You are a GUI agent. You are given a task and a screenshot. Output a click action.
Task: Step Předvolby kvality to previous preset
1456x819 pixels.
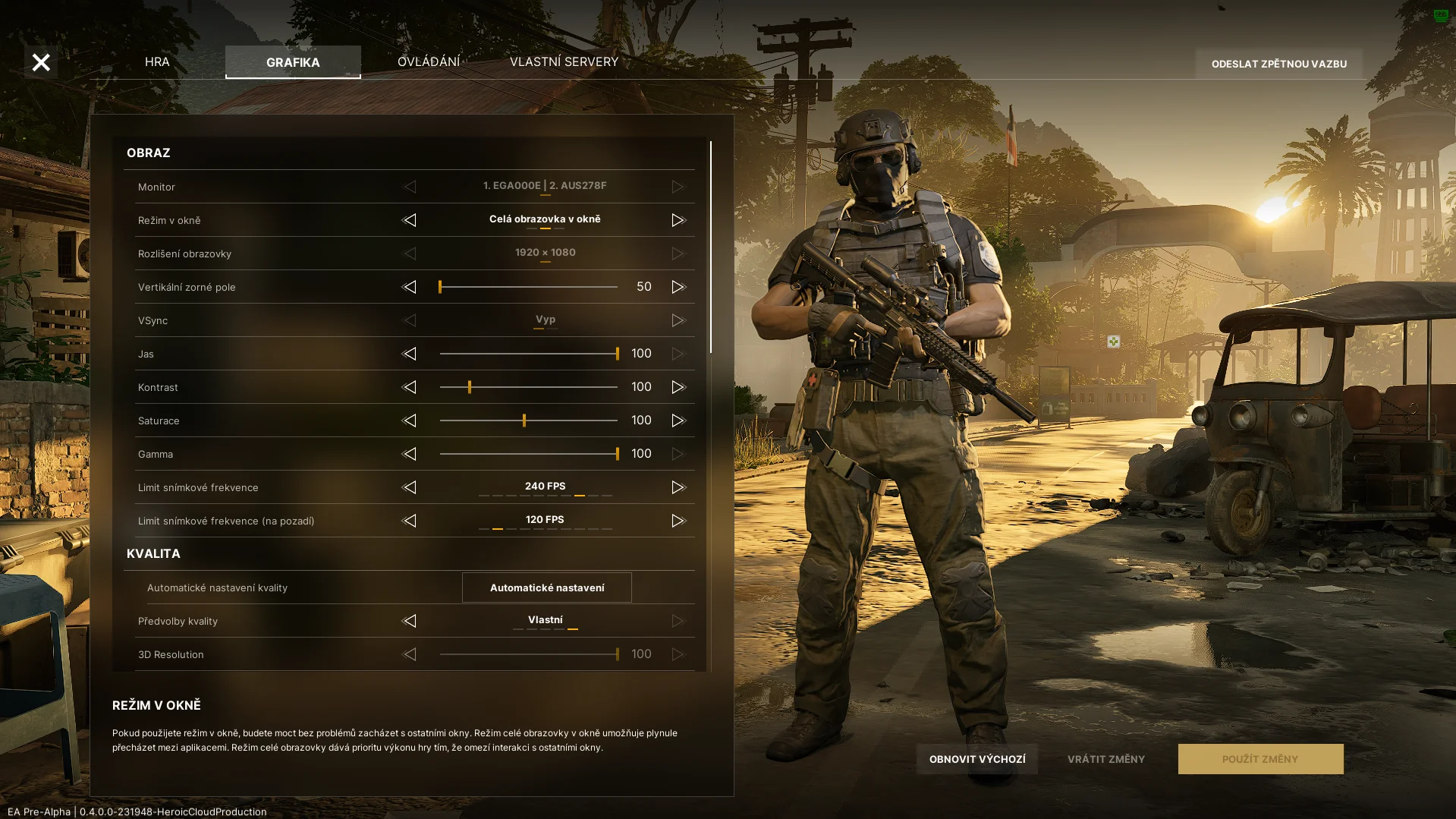pyautogui.click(x=409, y=621)
